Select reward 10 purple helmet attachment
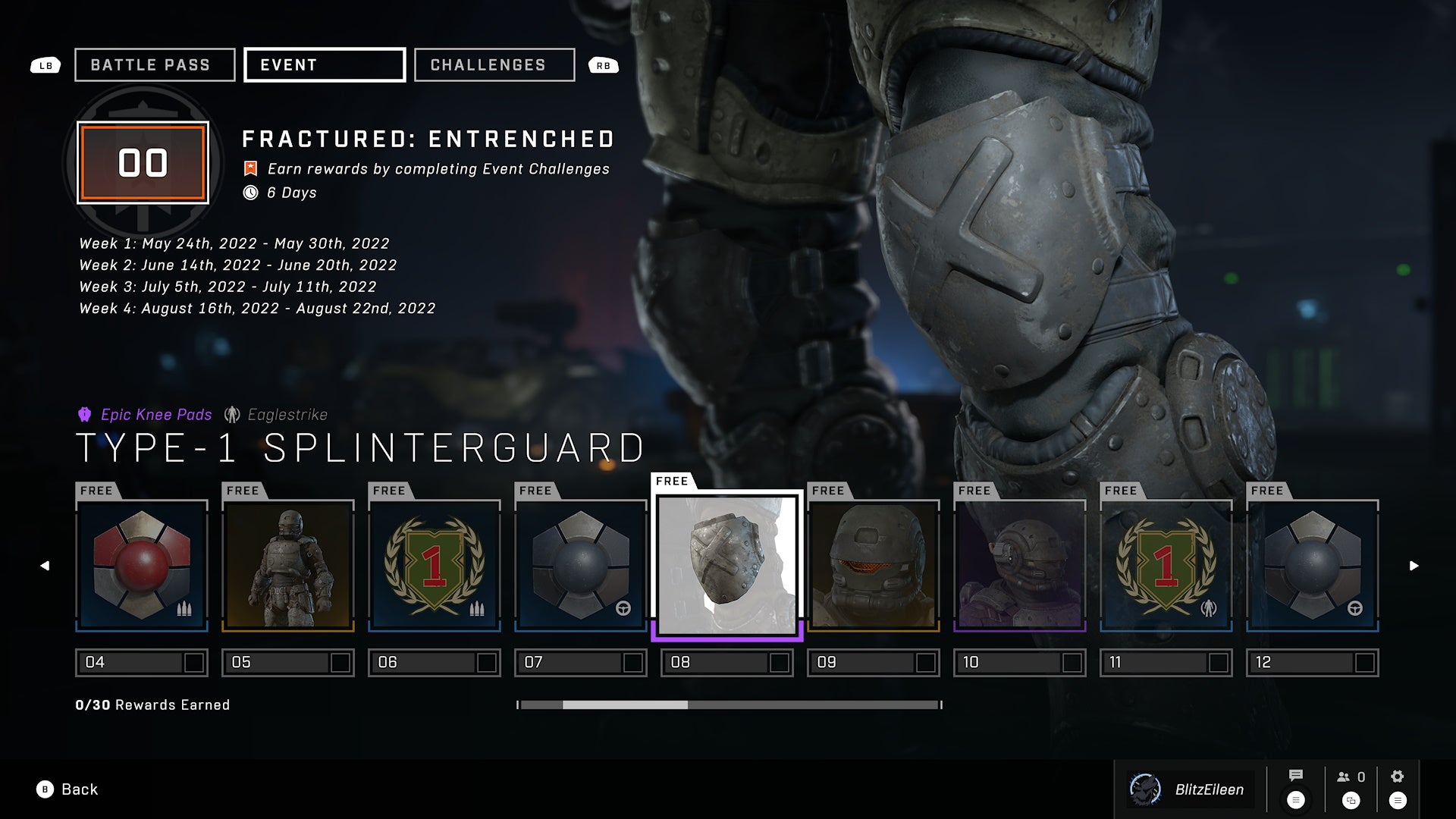Viewport: 1456px width, 819px height. [x=1020, y=565]
